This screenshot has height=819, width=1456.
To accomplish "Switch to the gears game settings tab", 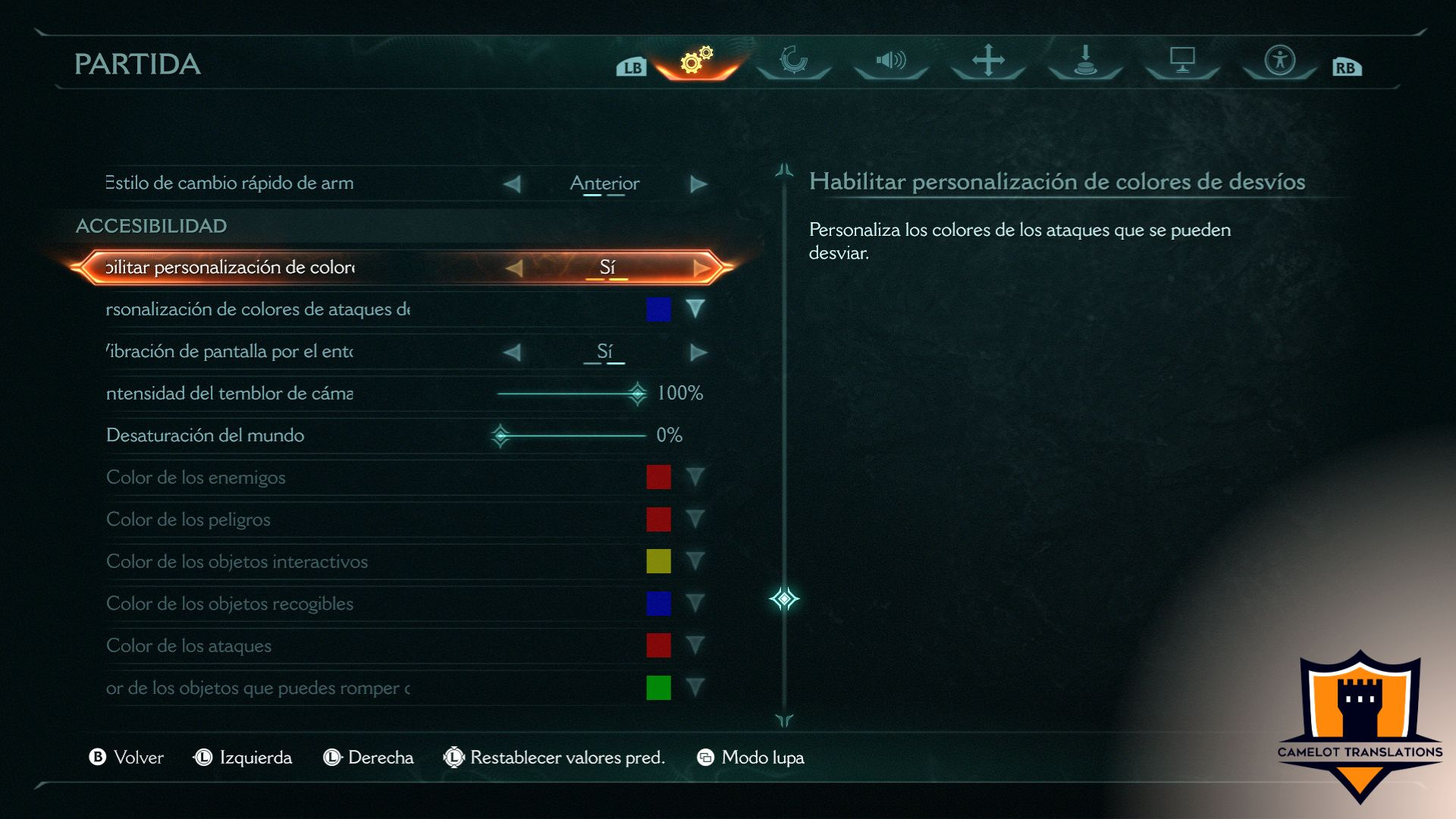I will (696, 60).
